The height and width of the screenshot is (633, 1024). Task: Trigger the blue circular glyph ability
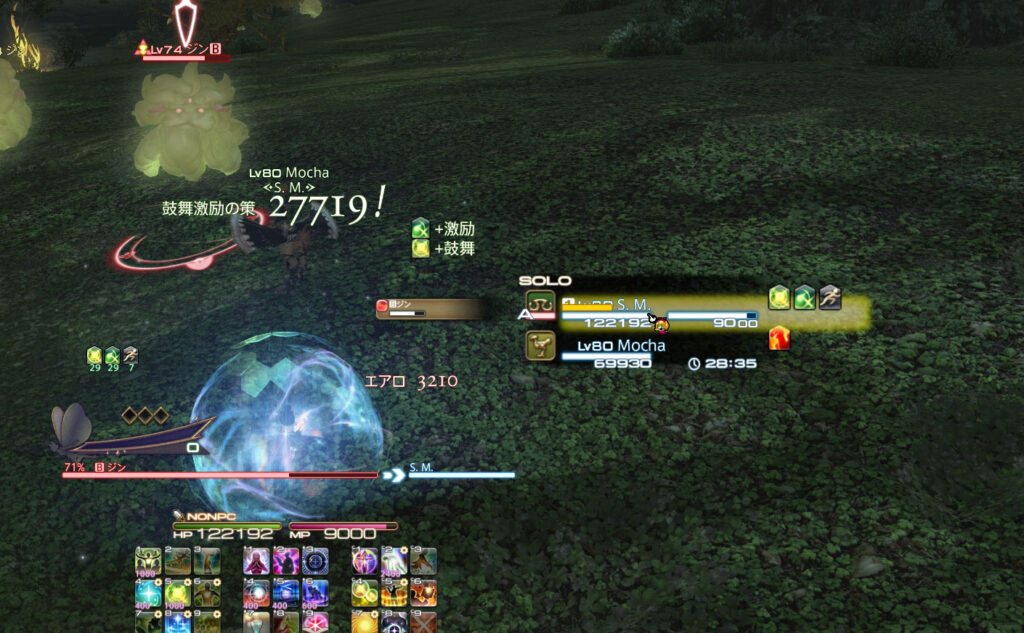coord(315,561)
